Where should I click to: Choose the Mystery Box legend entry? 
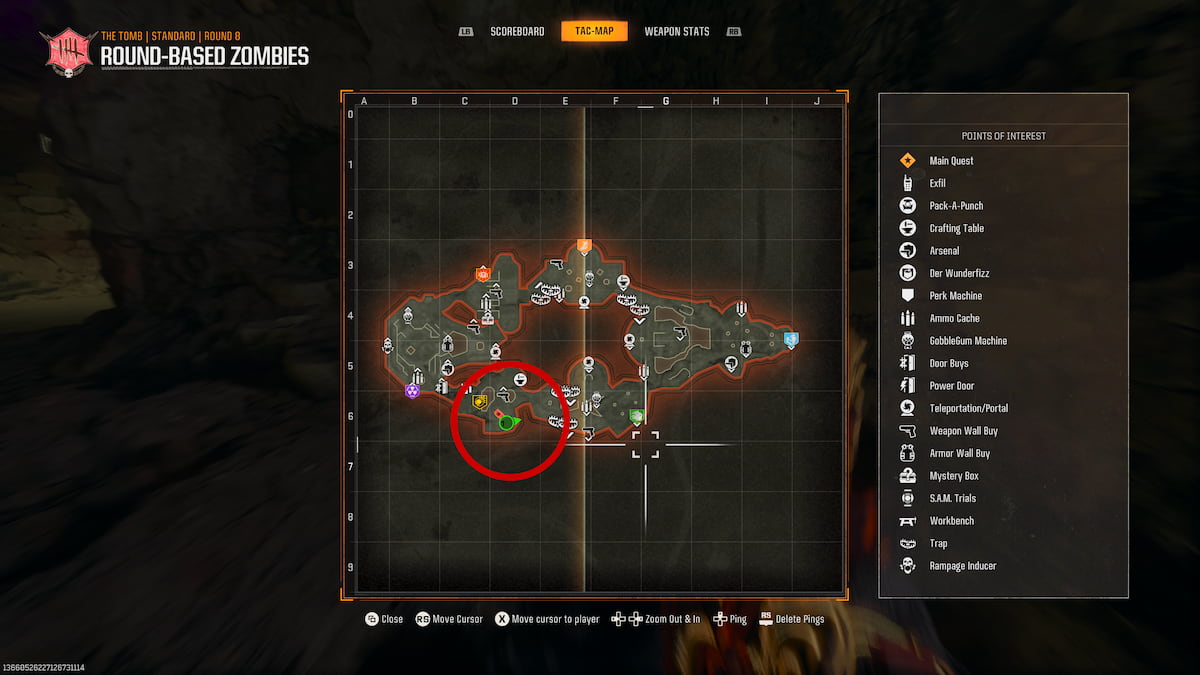coord(953,476)
